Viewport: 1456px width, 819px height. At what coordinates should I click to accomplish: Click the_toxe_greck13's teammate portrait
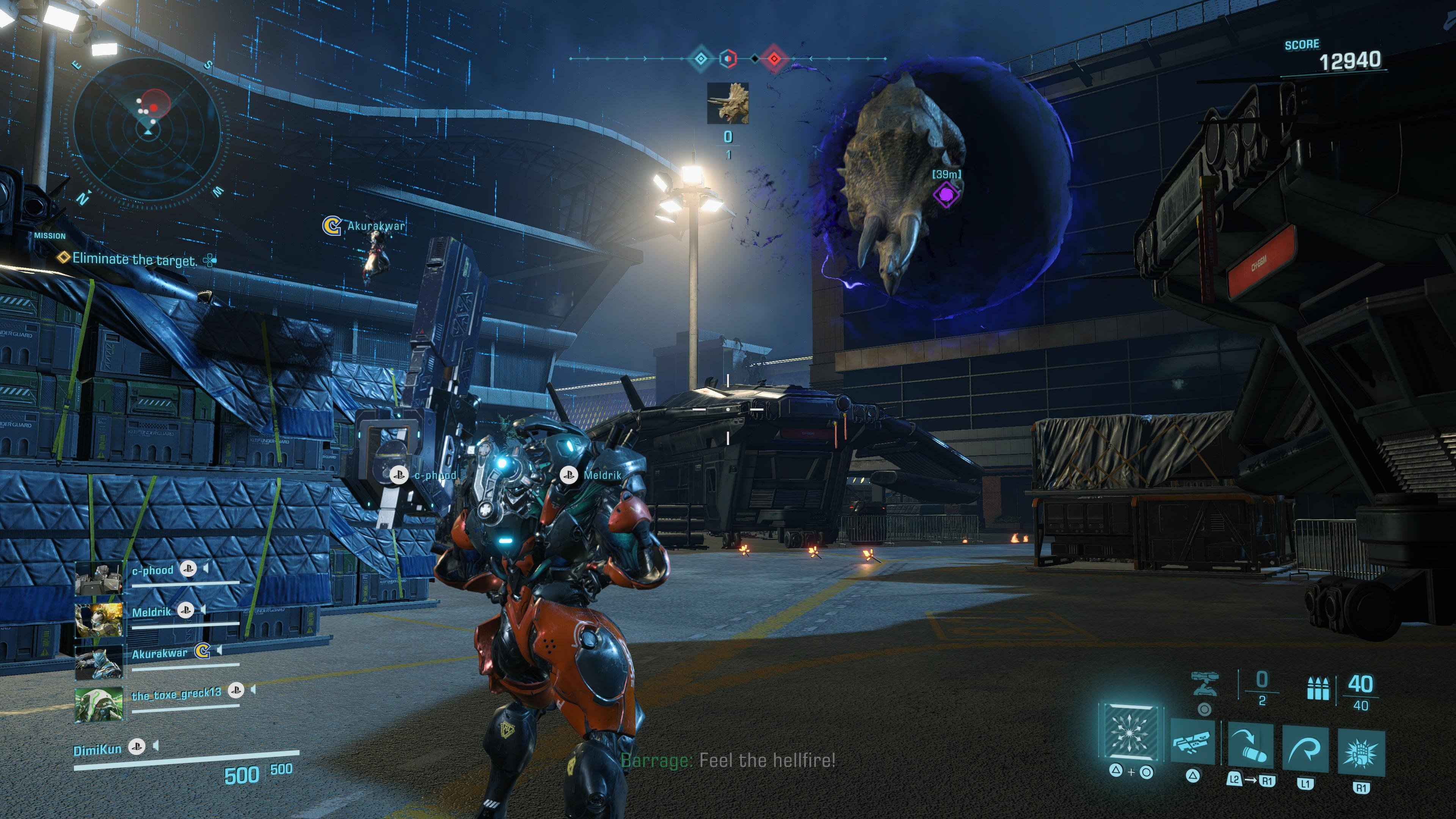coord(99,704)
